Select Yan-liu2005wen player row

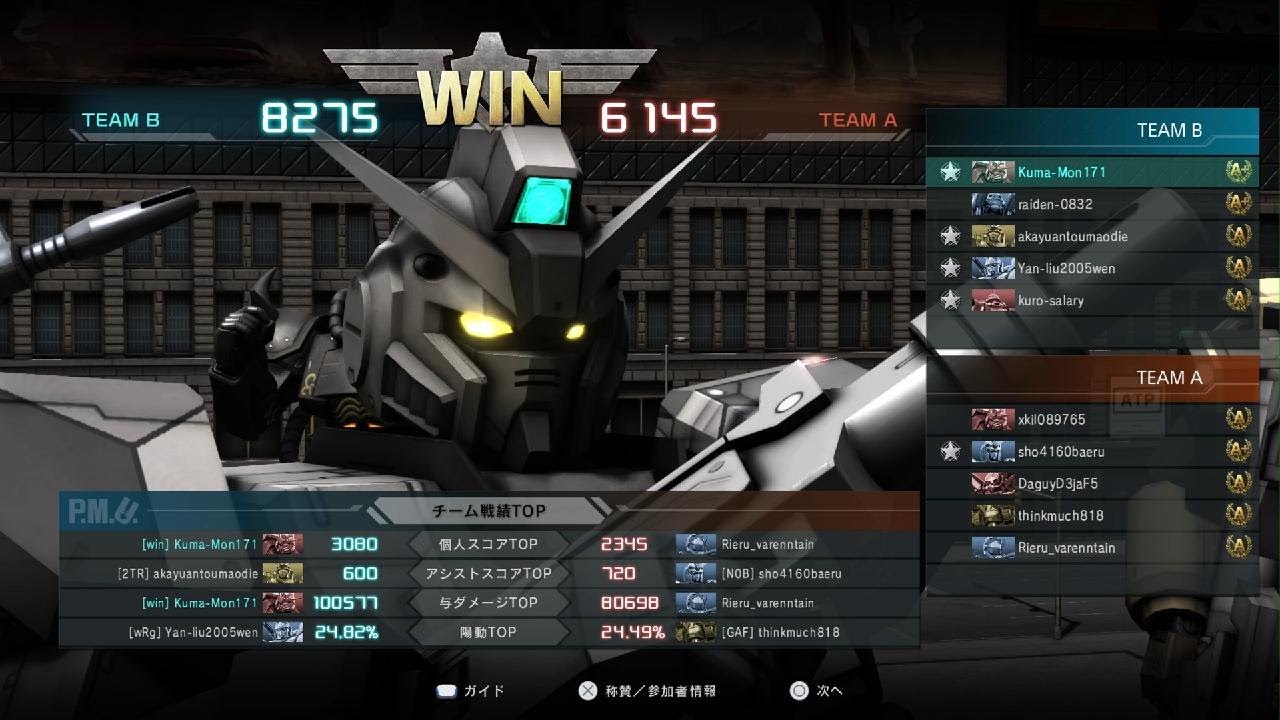point(1066,268)
